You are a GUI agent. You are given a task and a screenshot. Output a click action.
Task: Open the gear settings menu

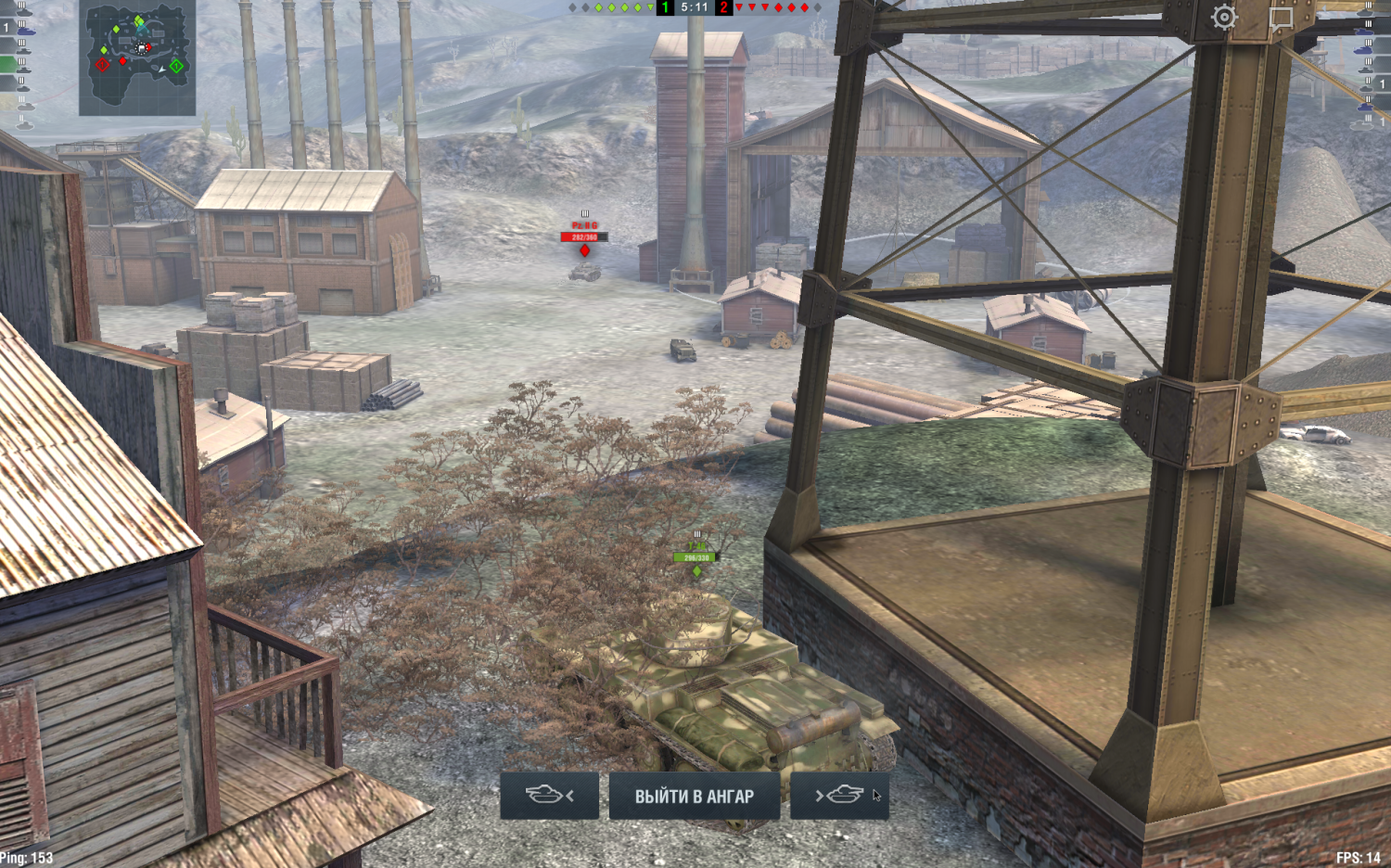point(1224,18)
